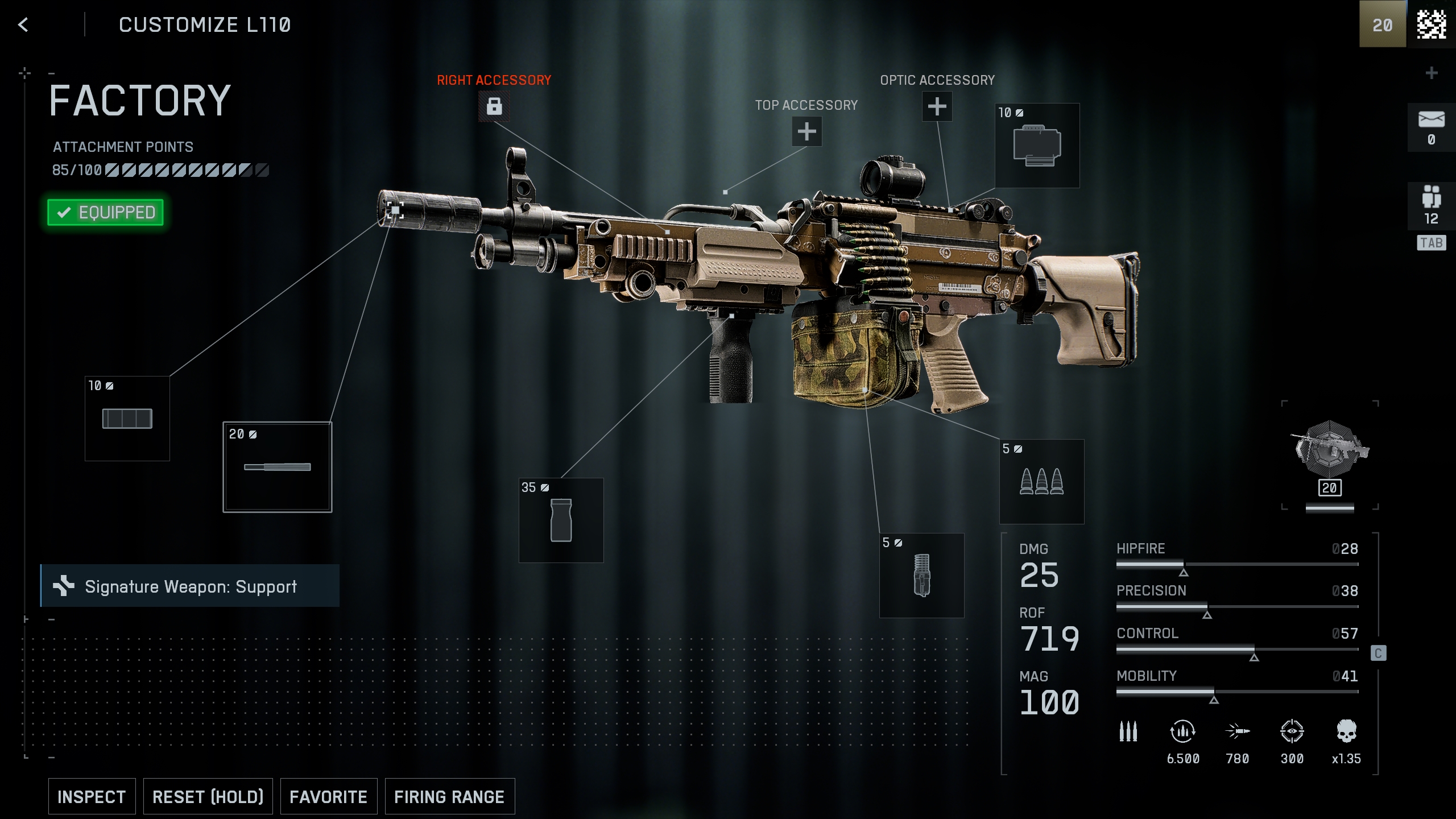Viewport: 1456px width, 819px height.
Task: Select the 5-point magazine attachment slot
Action: click(921, 575)
